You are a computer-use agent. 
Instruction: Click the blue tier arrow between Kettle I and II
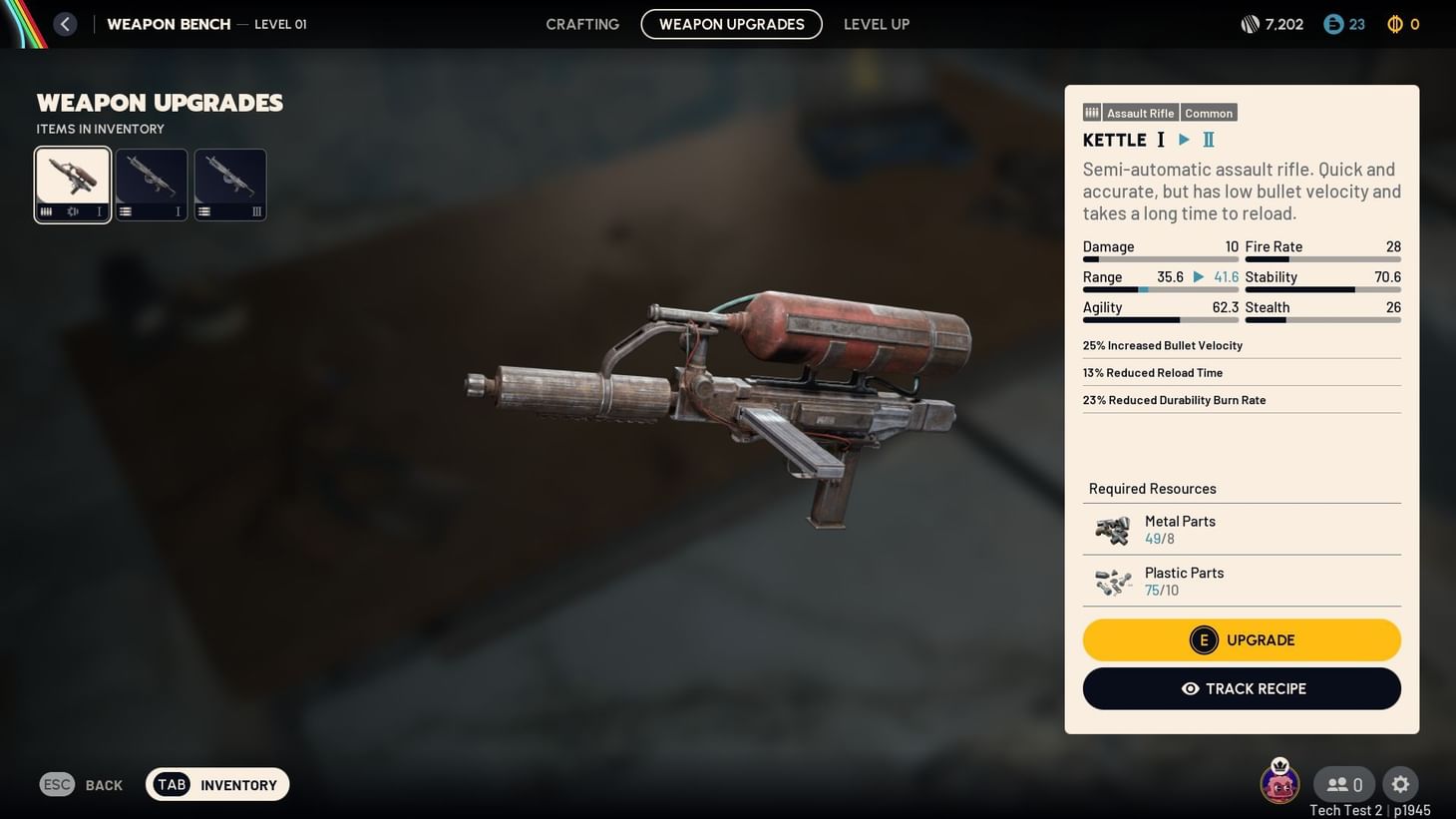[x=1184, y=140]
